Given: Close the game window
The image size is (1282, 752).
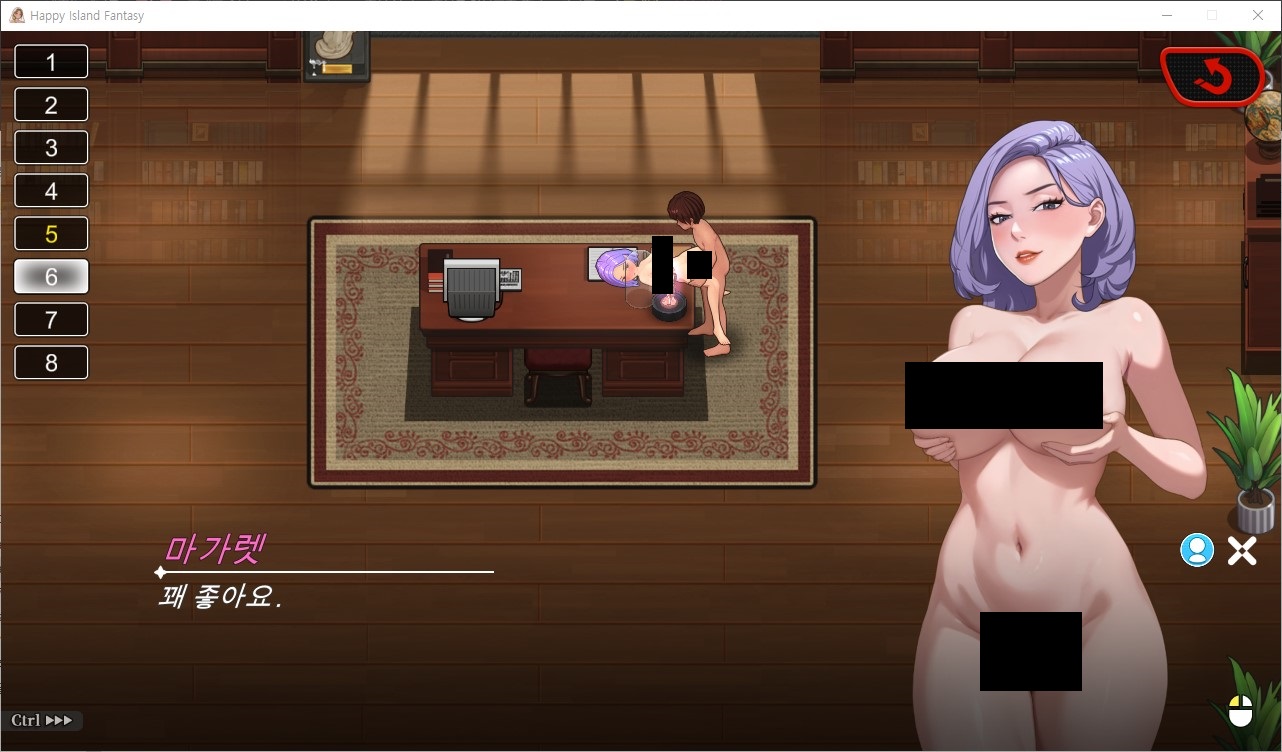Looking at the screenshot, I should (x=1257, y=15).
